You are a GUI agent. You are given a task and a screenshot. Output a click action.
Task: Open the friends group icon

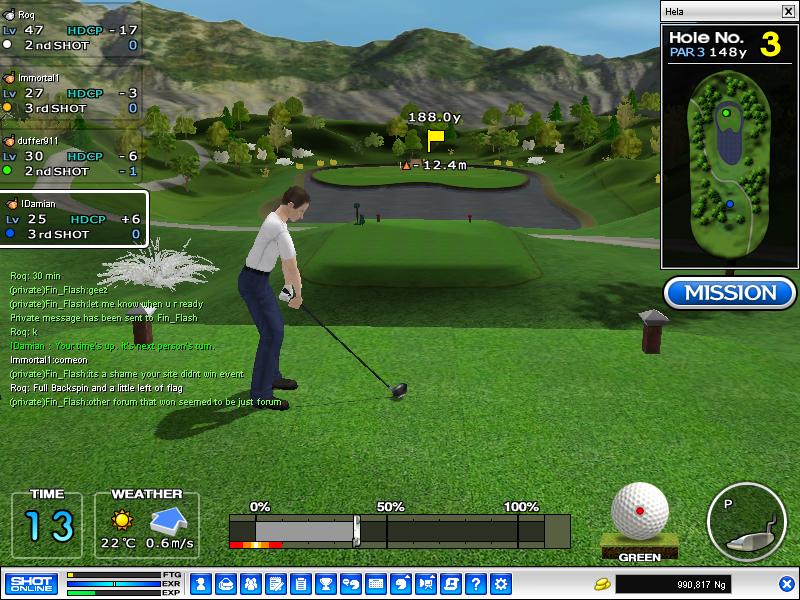click(x=250, y=583)
